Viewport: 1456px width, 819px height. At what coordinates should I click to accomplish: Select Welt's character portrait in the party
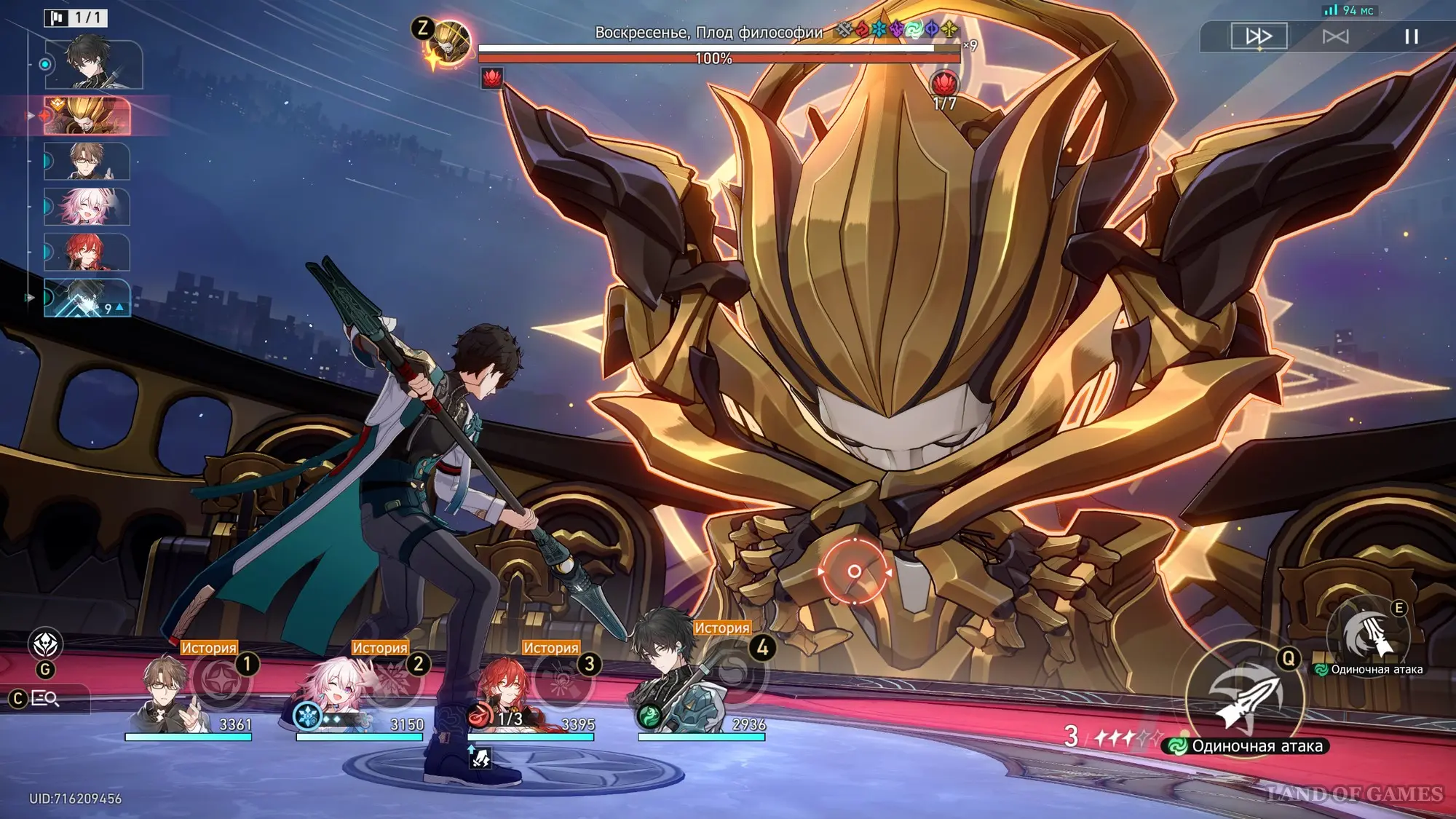169,694
